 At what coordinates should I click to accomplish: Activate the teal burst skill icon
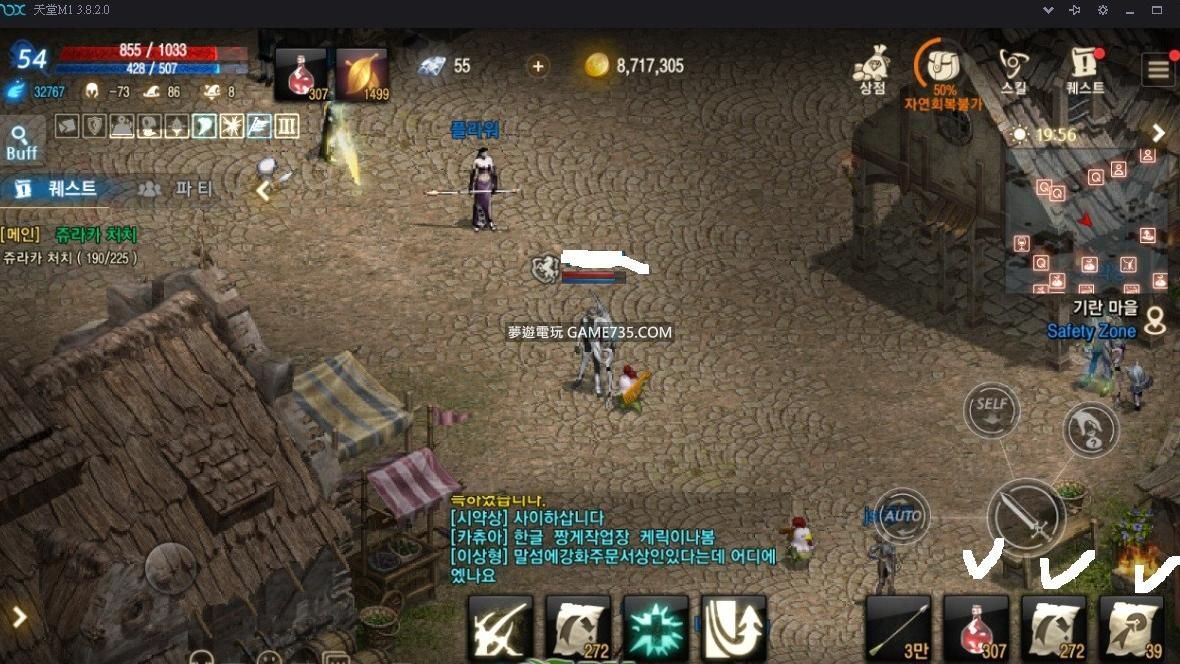[x=656, y=627]
